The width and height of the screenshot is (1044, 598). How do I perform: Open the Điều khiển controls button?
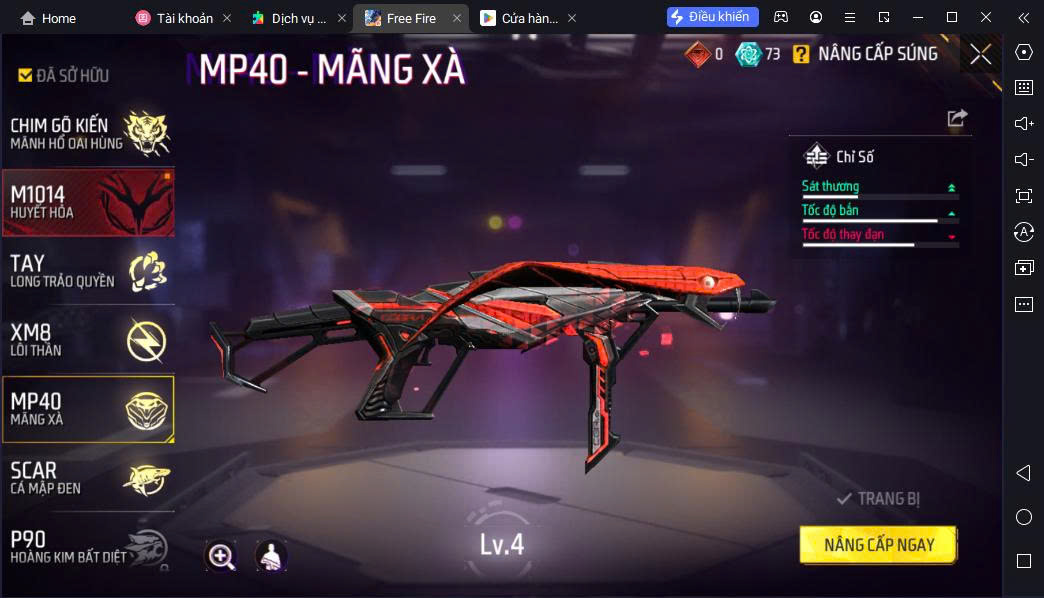(713, 17)
